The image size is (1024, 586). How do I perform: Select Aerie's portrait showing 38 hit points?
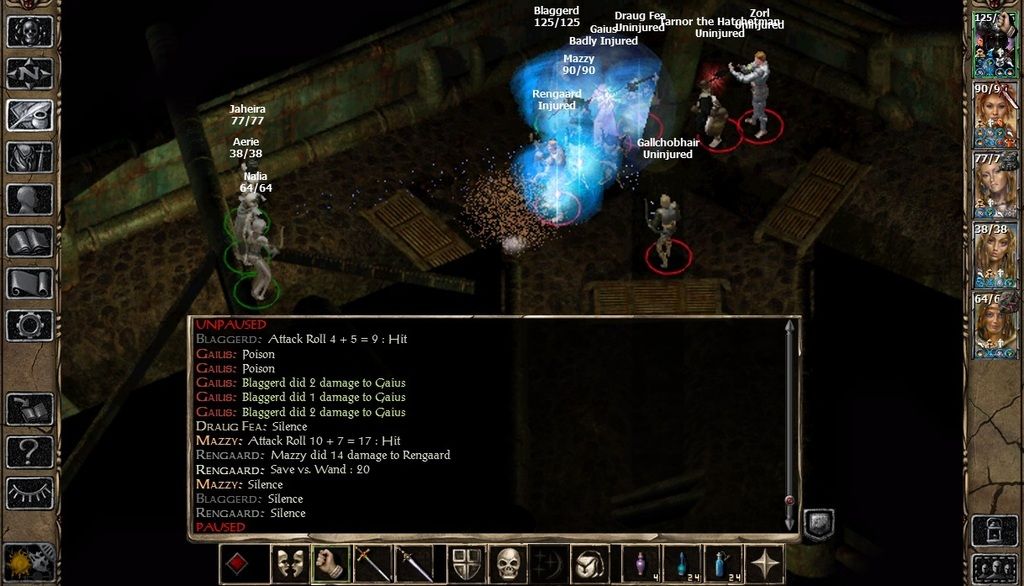point(994,257)
